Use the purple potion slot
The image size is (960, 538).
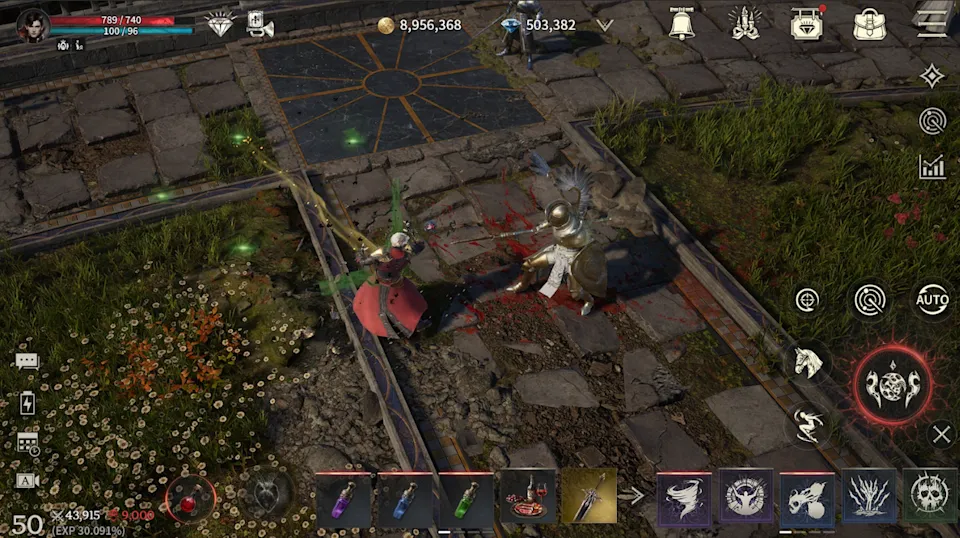[x=344, y=499]
